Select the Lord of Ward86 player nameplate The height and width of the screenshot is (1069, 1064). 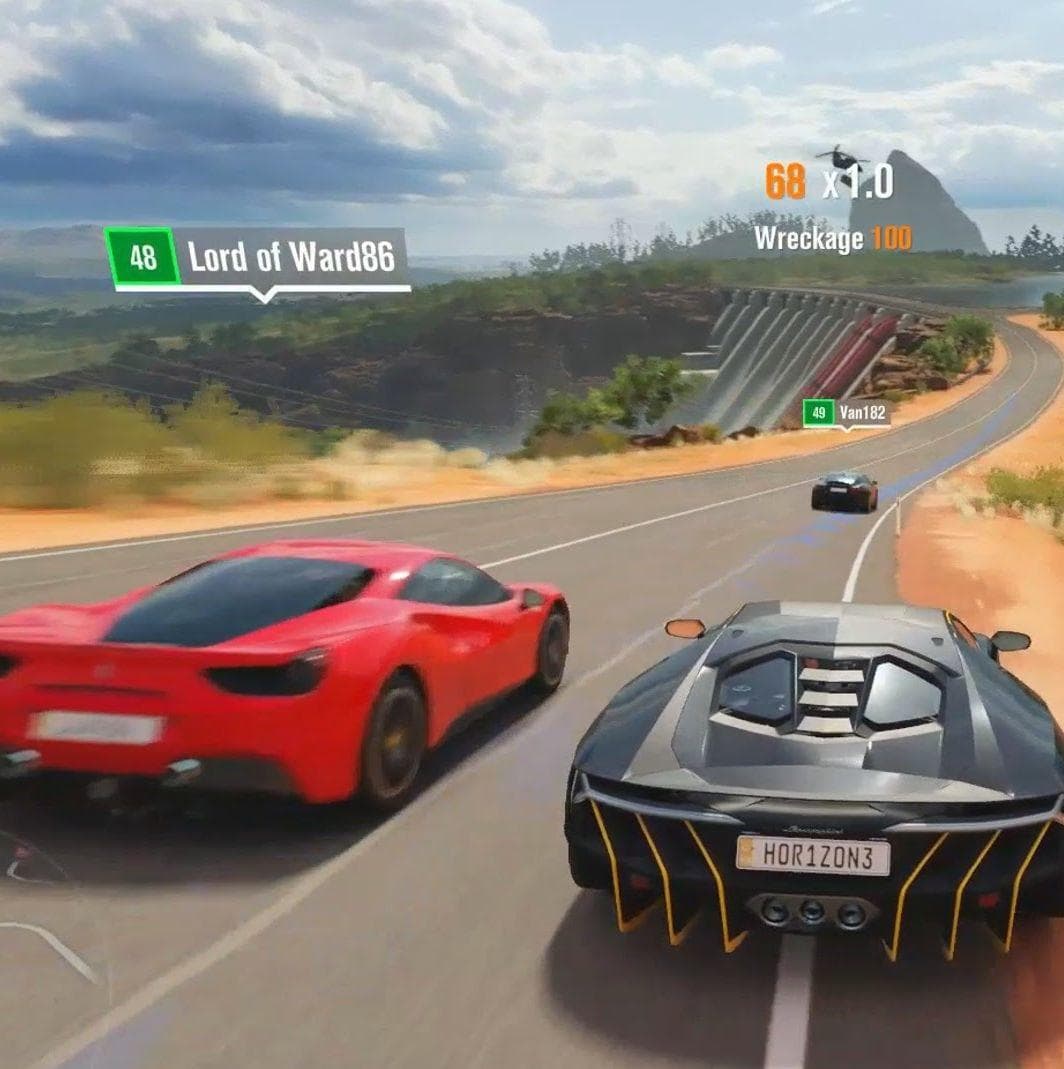click(x=258, y=258)
